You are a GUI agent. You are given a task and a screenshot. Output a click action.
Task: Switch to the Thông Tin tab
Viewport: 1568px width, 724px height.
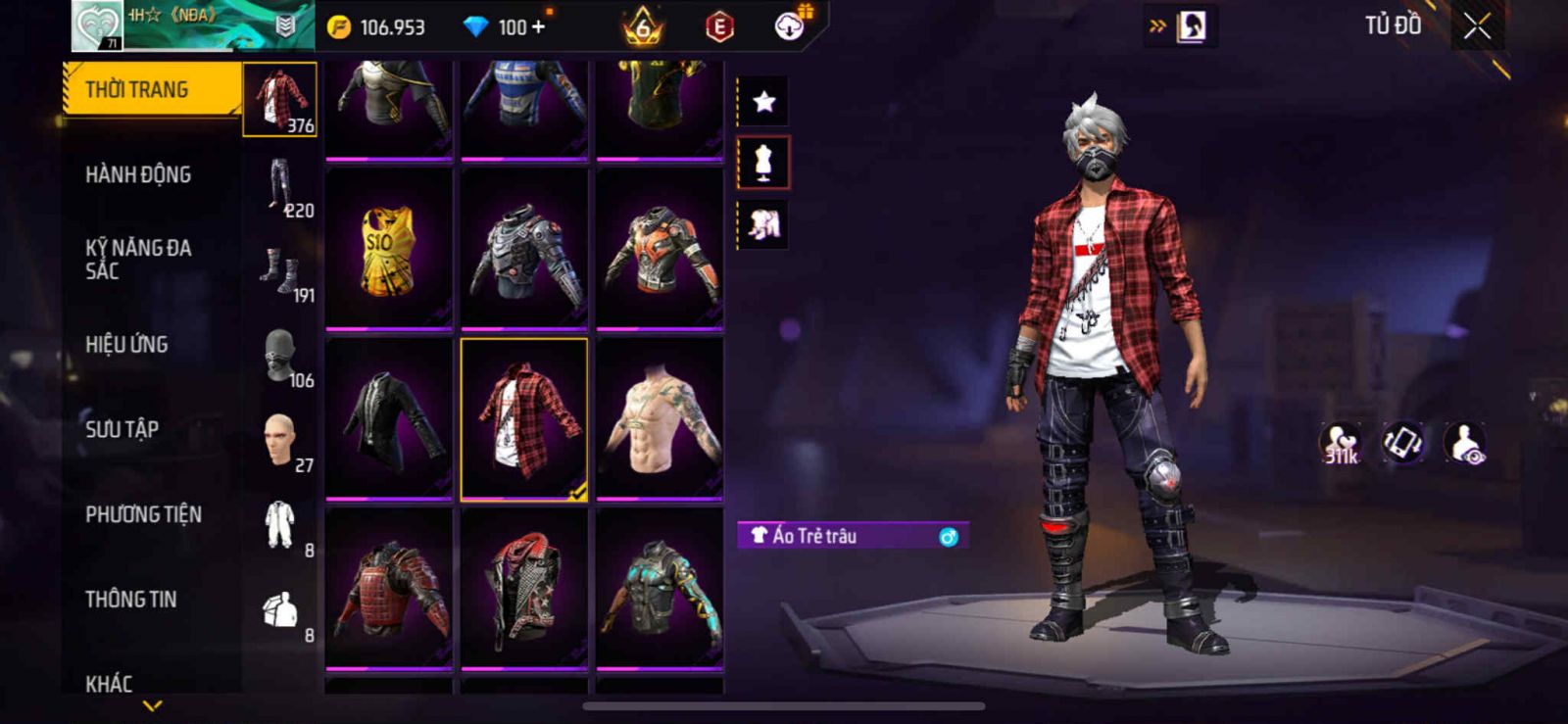coord(130,600)
